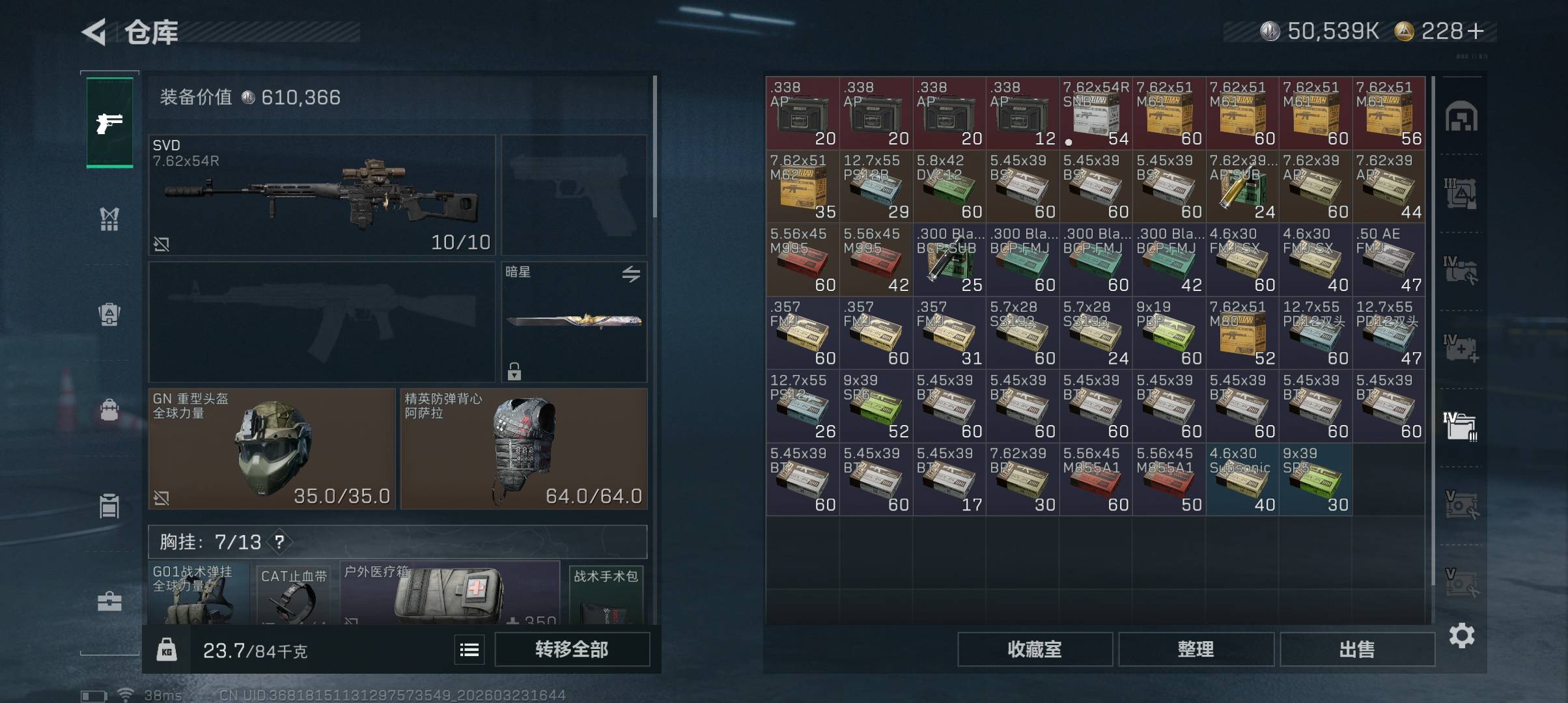Sort the stash with 整理
This screenshot has width=1568, height=703.
pyautogui.click(x=1196, y=649)
